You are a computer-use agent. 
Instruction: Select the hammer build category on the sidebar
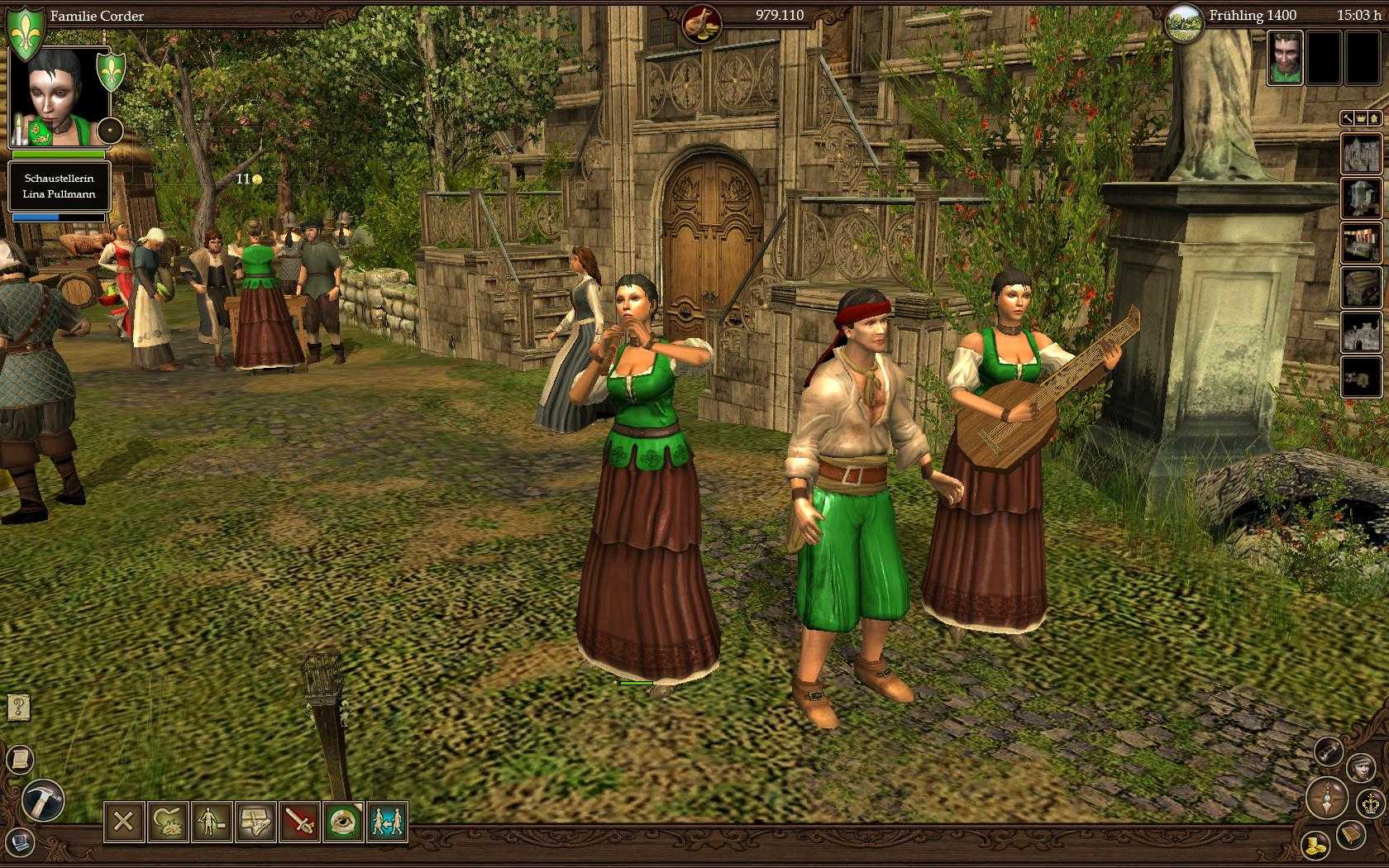(x=1347, y=119)
